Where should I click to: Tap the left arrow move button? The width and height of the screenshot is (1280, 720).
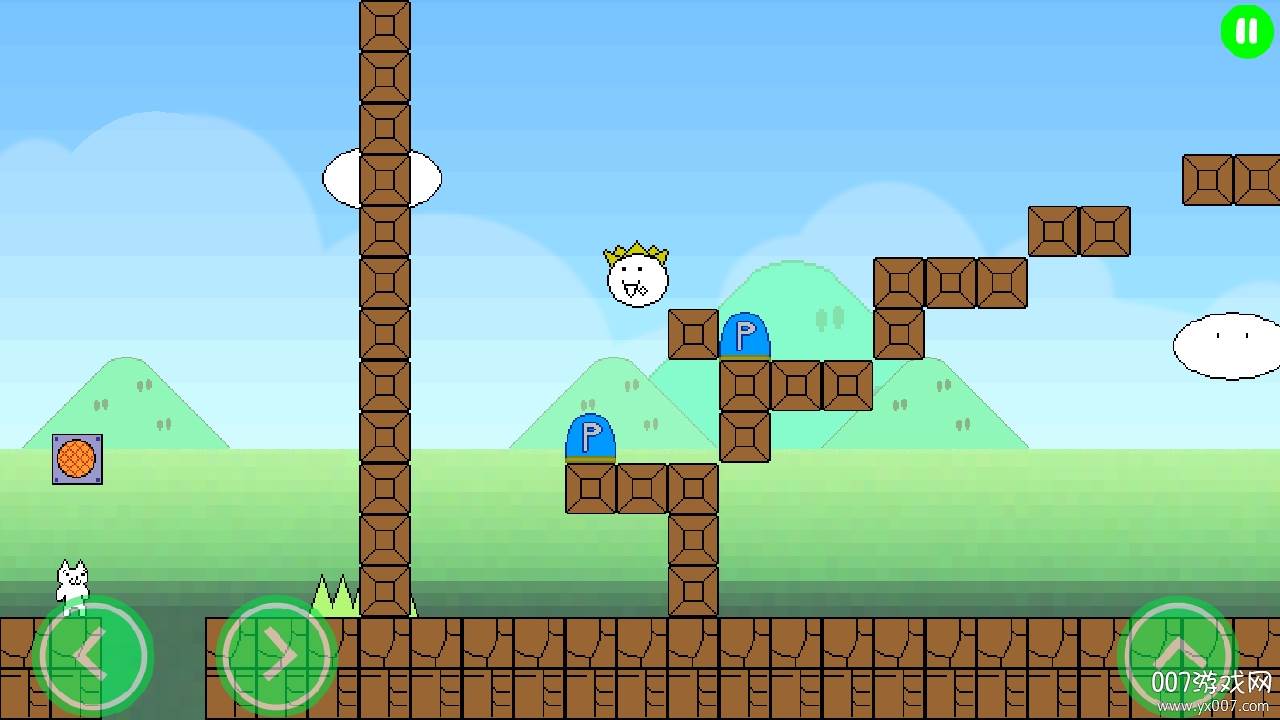[x=92, y=655]
